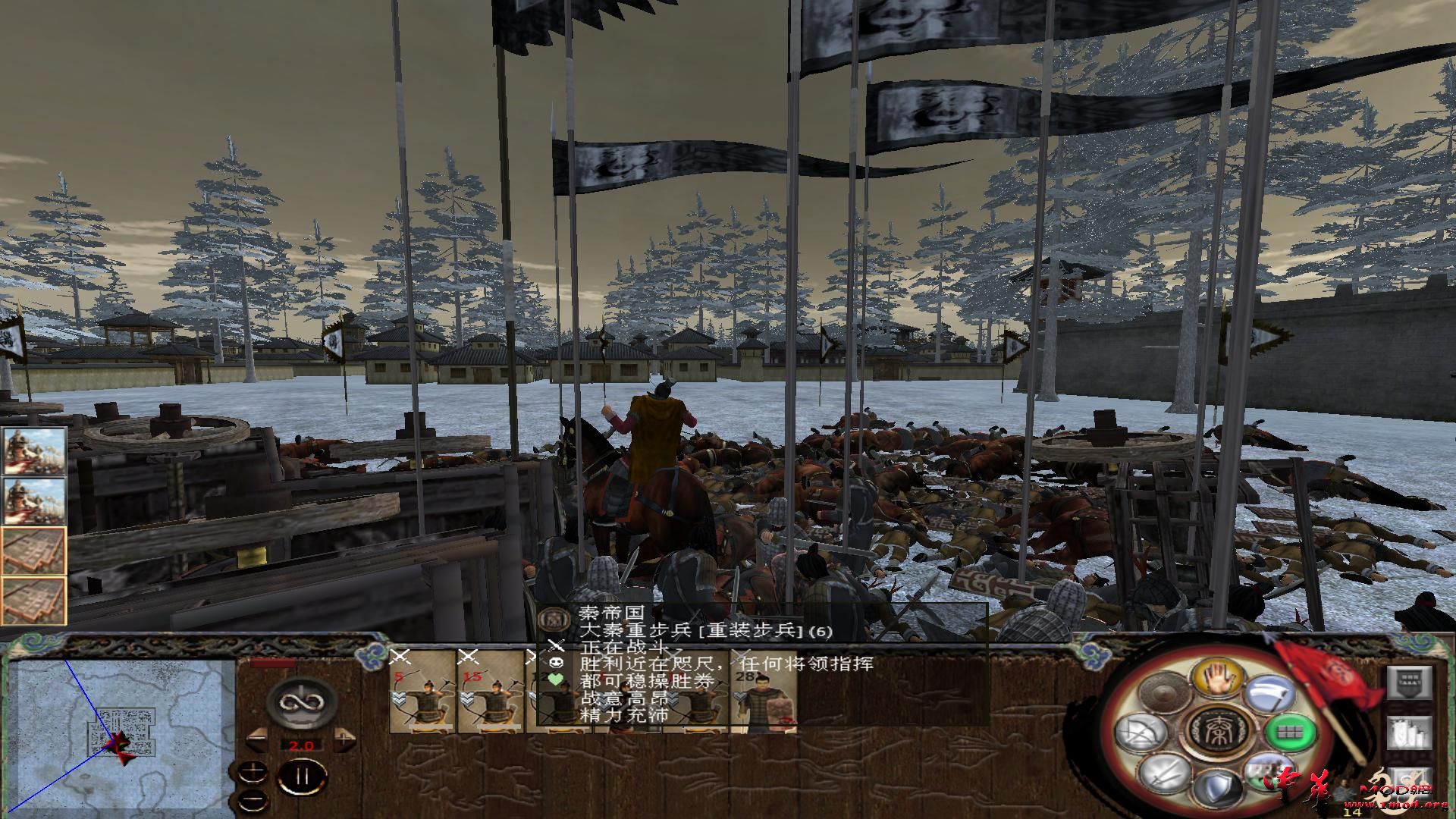Increase battle speed above 2.0 with right arrow
Screen dimensions: 1456x819
[x=344, y=741]
